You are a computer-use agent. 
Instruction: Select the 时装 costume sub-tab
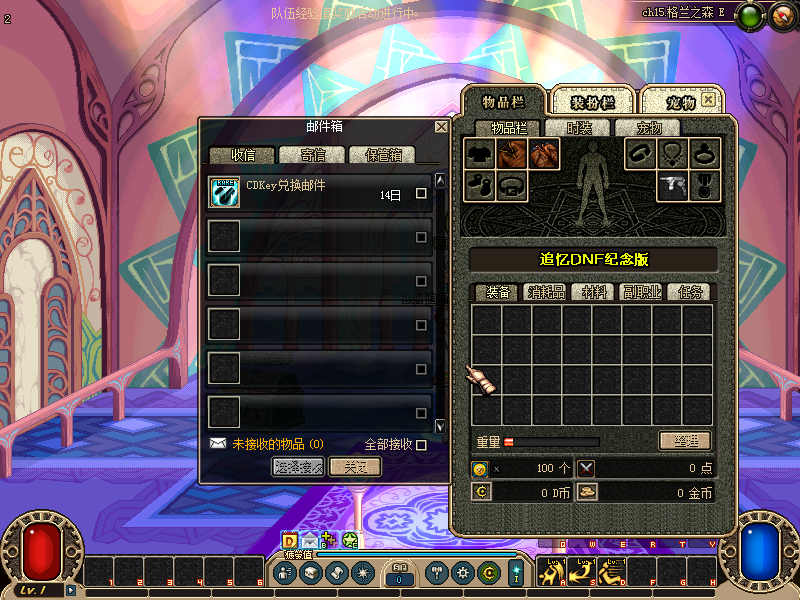pyautogui.click(x=579, y=128)
